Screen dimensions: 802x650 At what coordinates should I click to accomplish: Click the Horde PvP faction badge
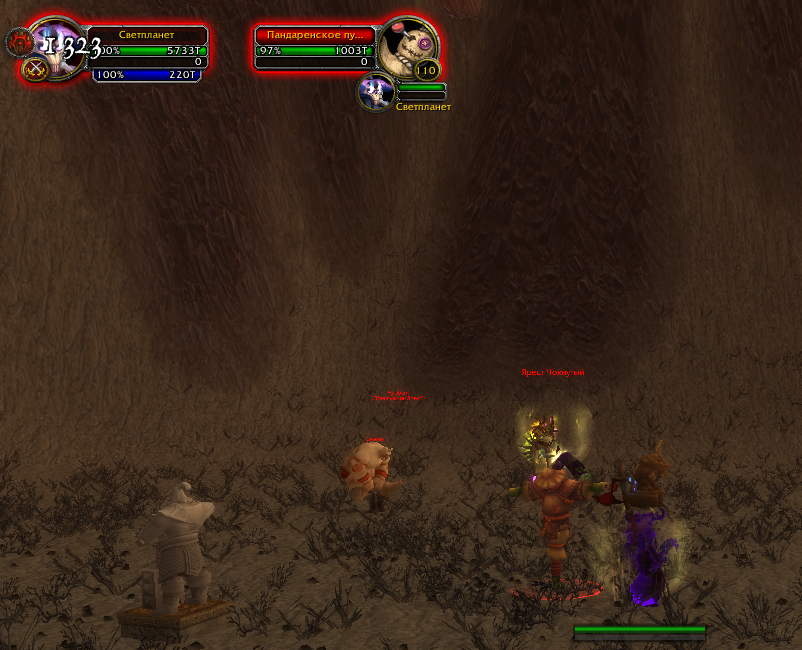(x=20, y=42)
